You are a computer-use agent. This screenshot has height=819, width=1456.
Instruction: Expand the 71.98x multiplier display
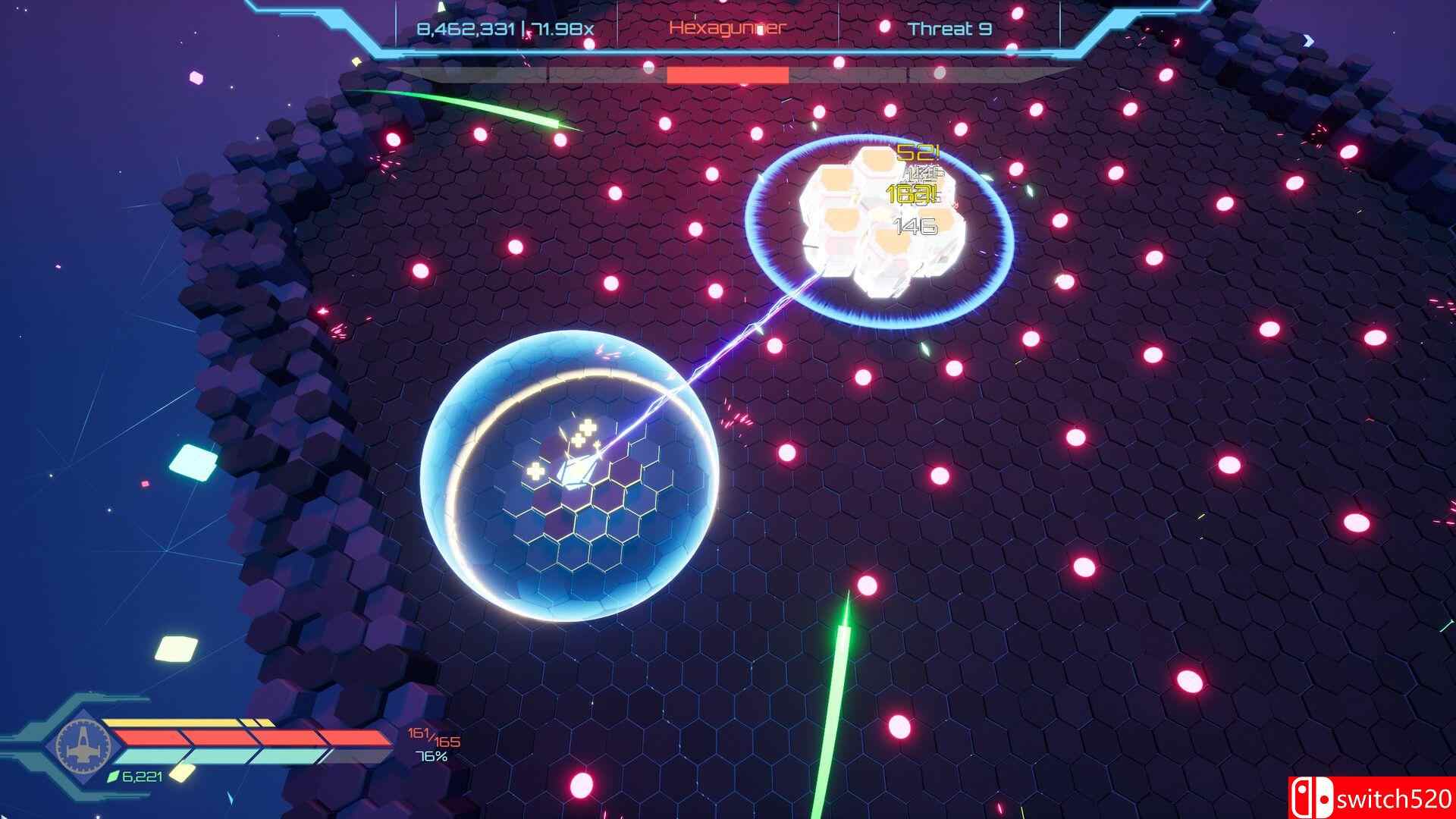tap(565, 28)
